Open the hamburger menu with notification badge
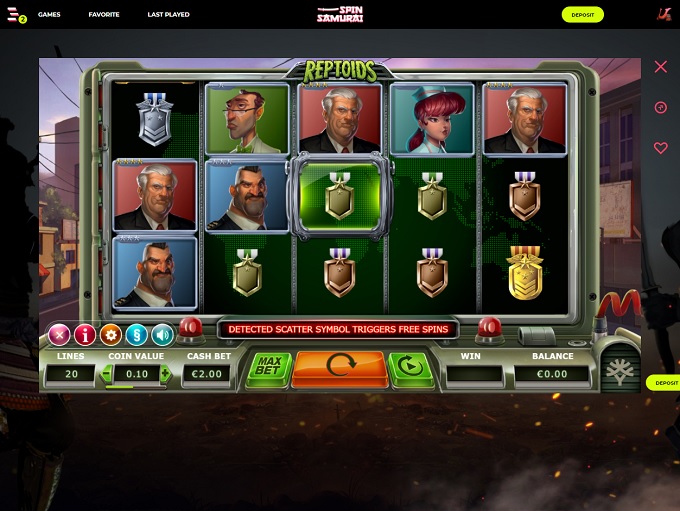 (15, 15)
